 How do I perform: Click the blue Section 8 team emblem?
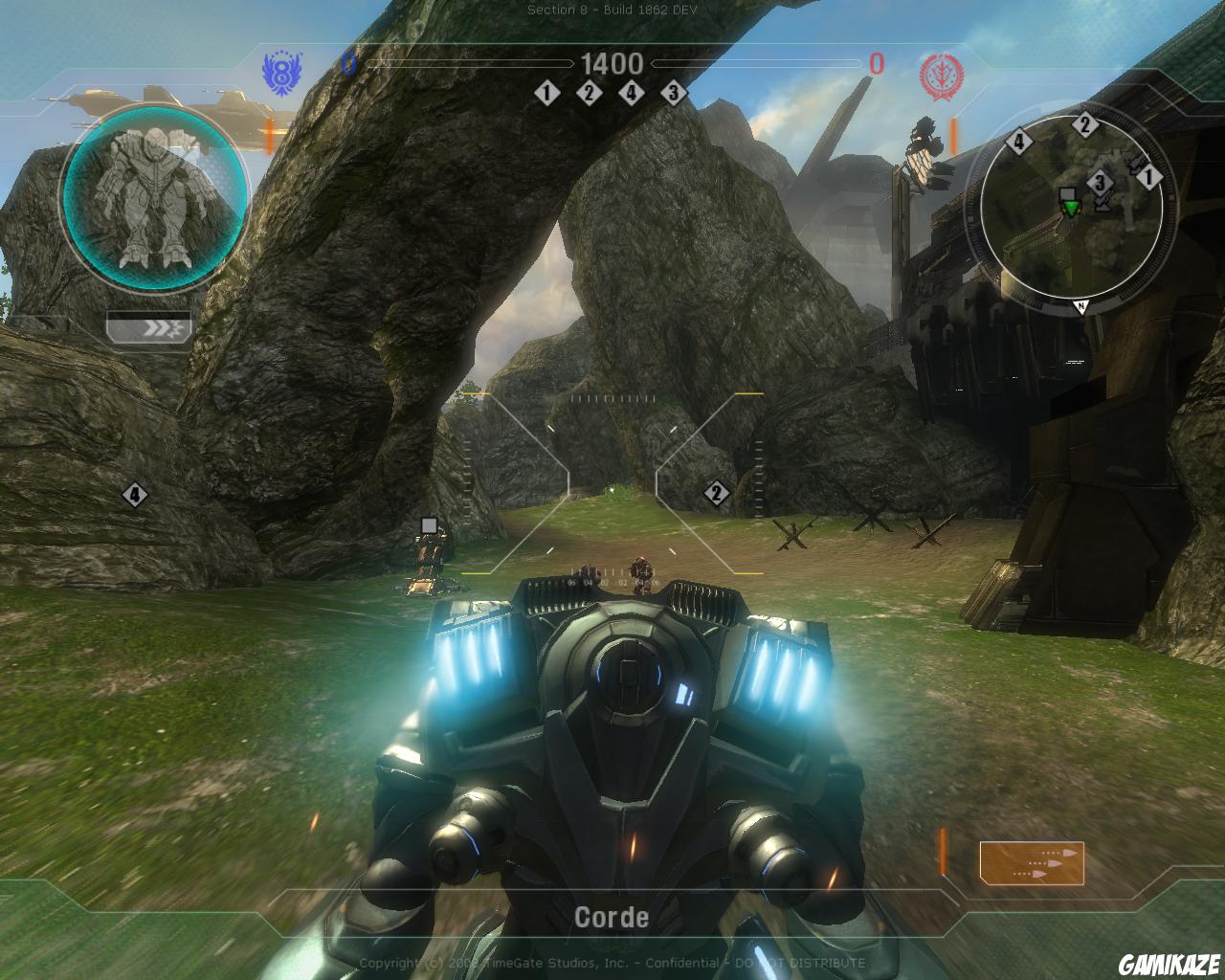click(x=278, y=72)
